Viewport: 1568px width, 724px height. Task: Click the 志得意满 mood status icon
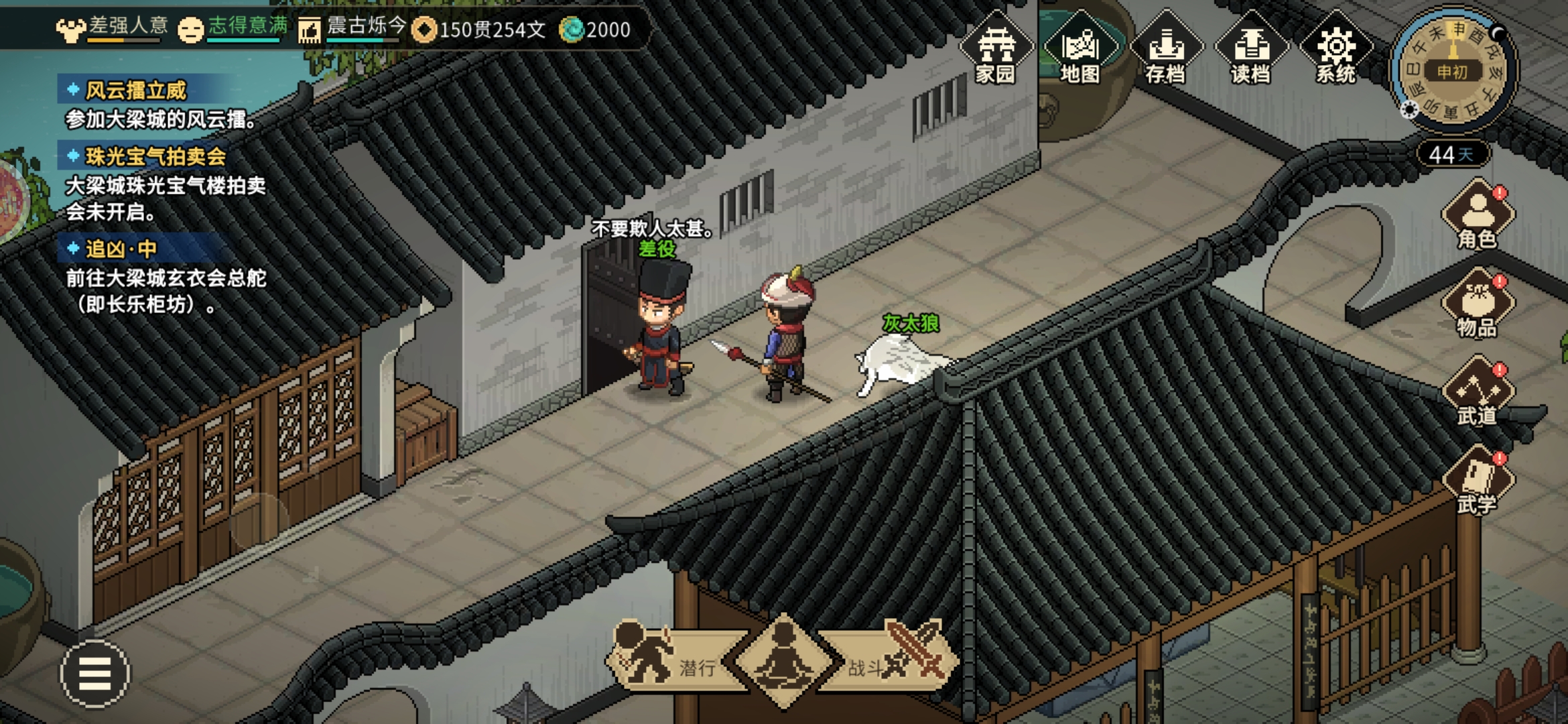[x=190, y=29]
